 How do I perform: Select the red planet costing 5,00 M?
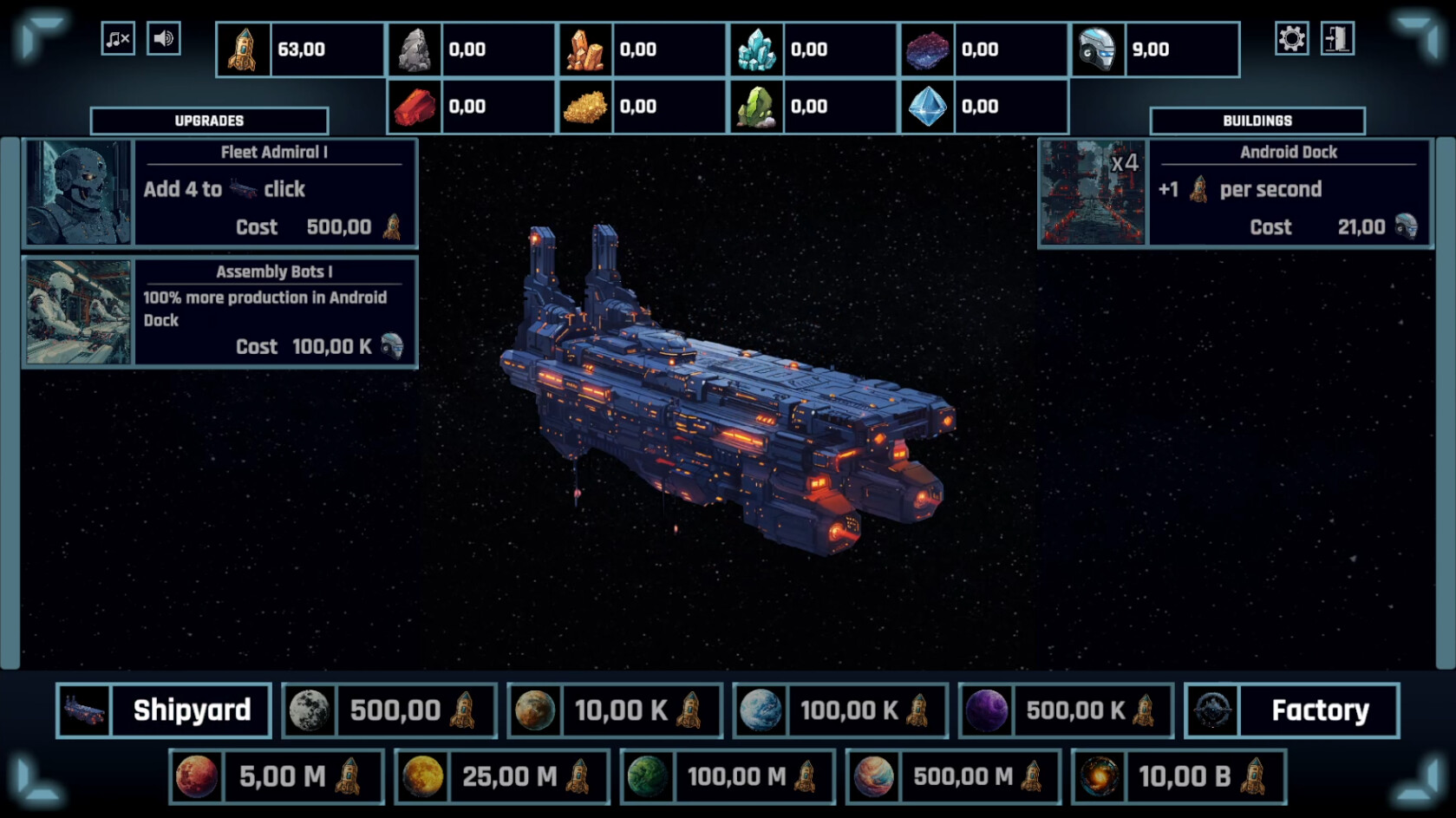[276, 776]
